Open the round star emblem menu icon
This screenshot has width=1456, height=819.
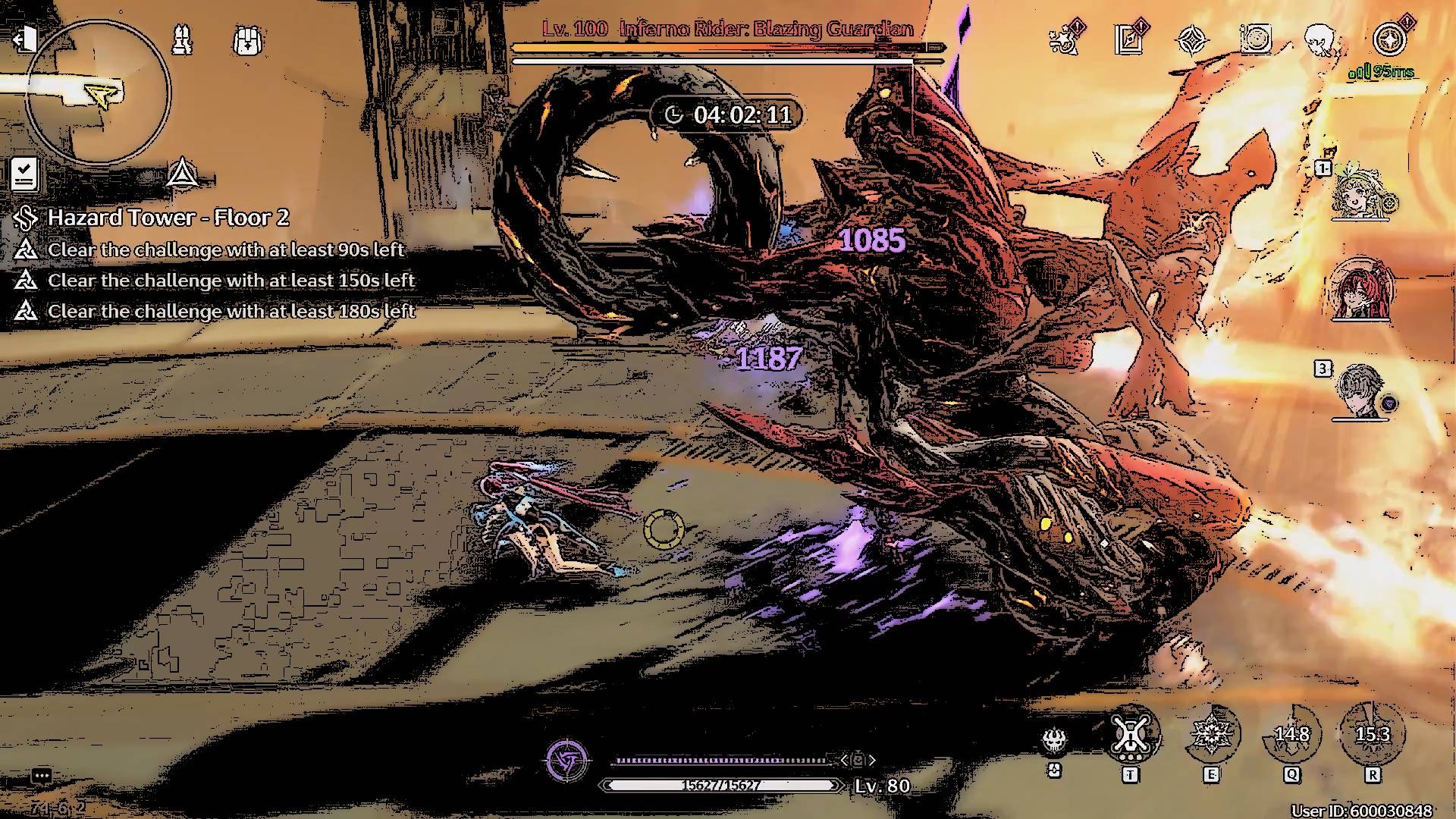click(1390, 39)
